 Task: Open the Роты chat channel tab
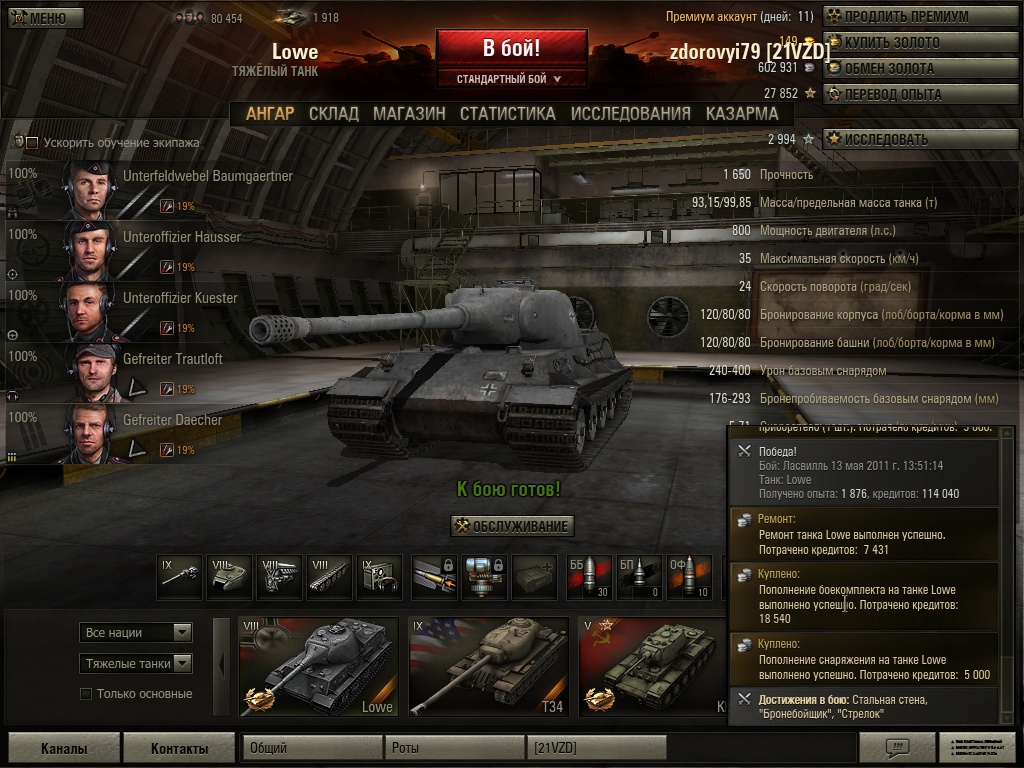(x=455, y=748)
